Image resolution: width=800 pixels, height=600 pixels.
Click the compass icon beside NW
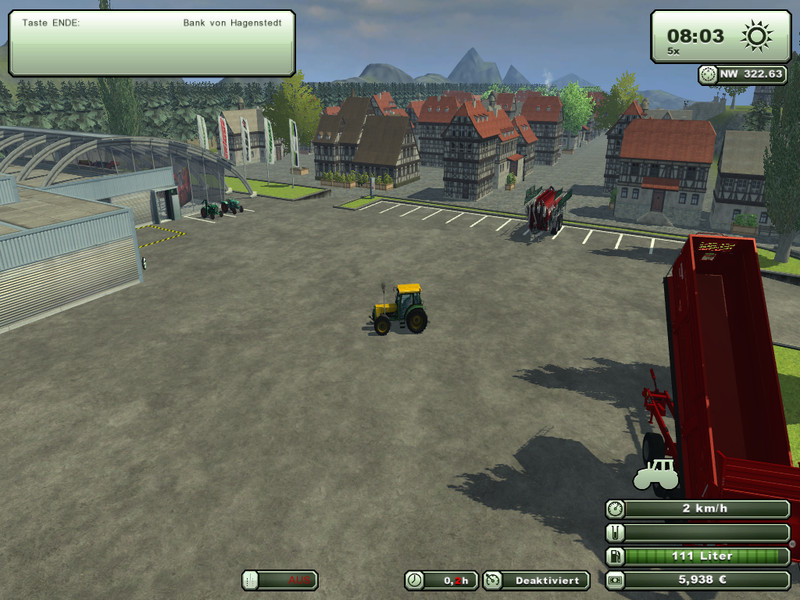pyautogui.click(x=708, y=73)
